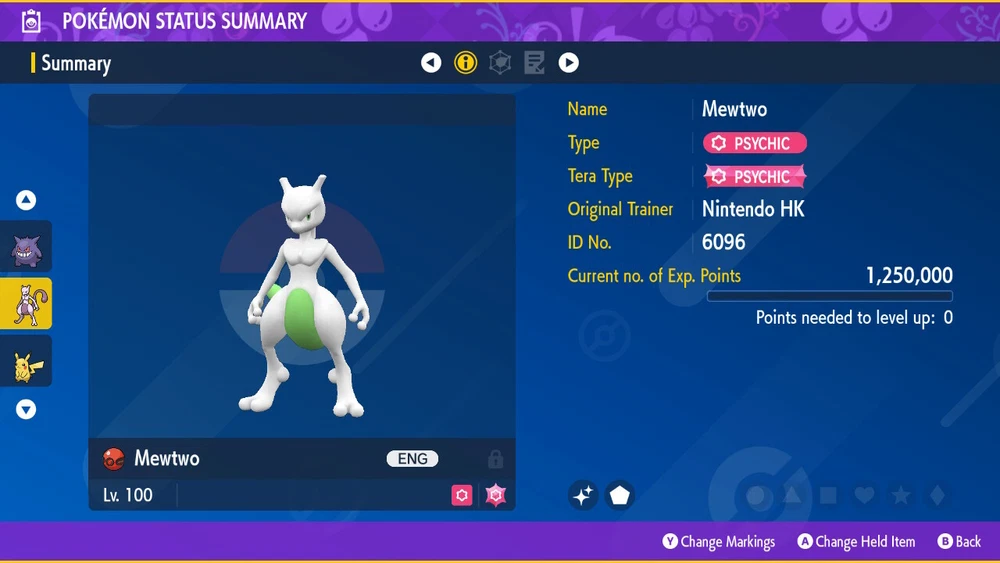Click the pentagon mark icon
This screenshot has height=563, width=1000.
[620, 494]
